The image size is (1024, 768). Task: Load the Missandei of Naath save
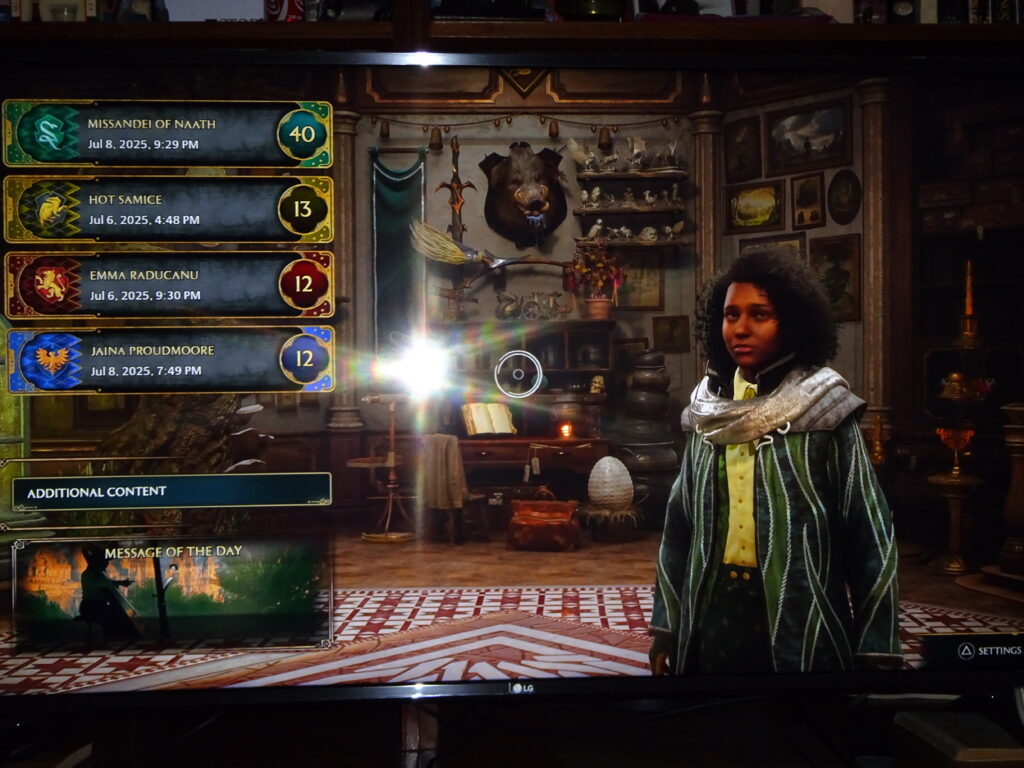(x=168, y=133)
